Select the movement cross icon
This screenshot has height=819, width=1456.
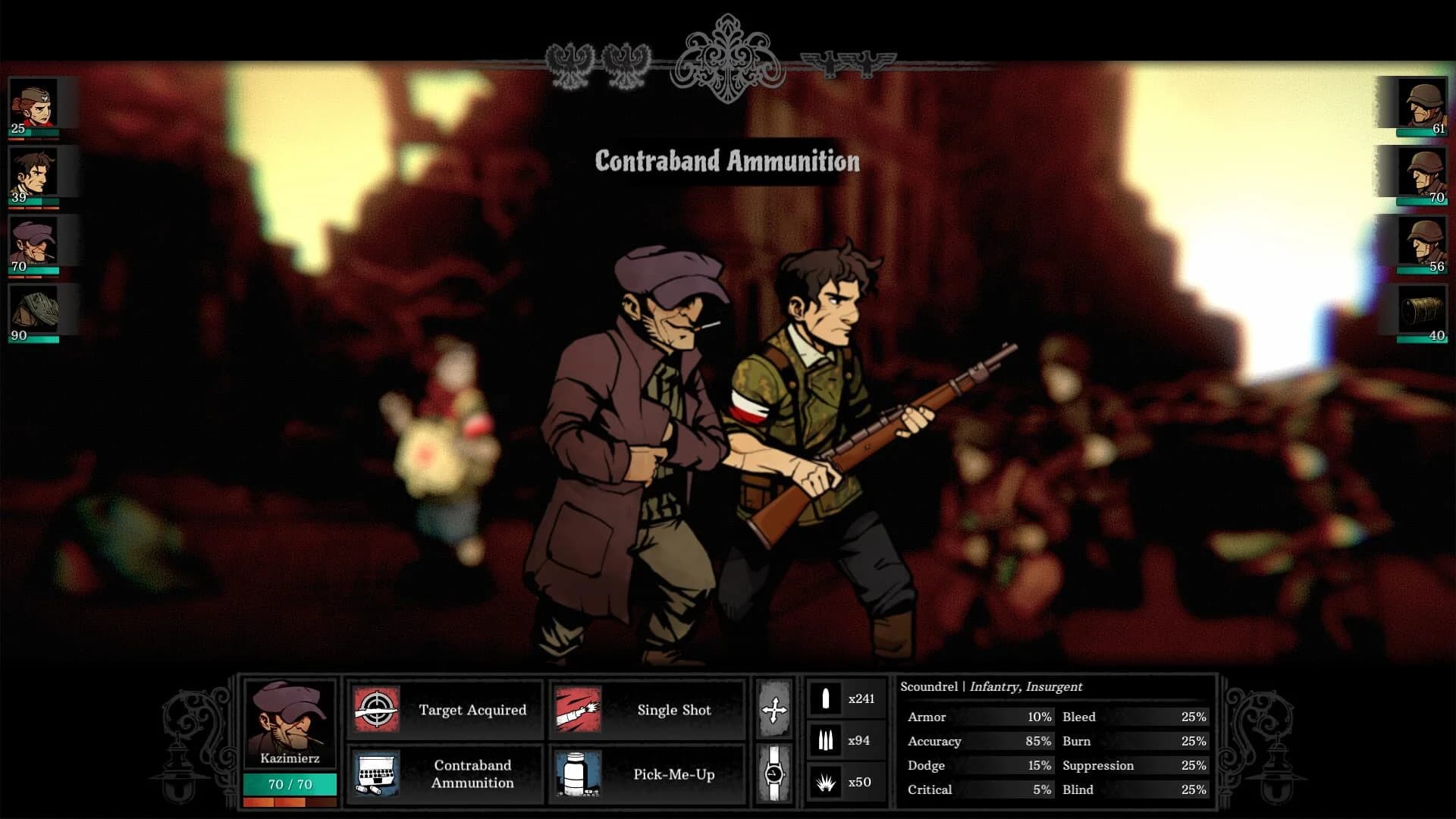pyautogui.click(x=773, y=711)
